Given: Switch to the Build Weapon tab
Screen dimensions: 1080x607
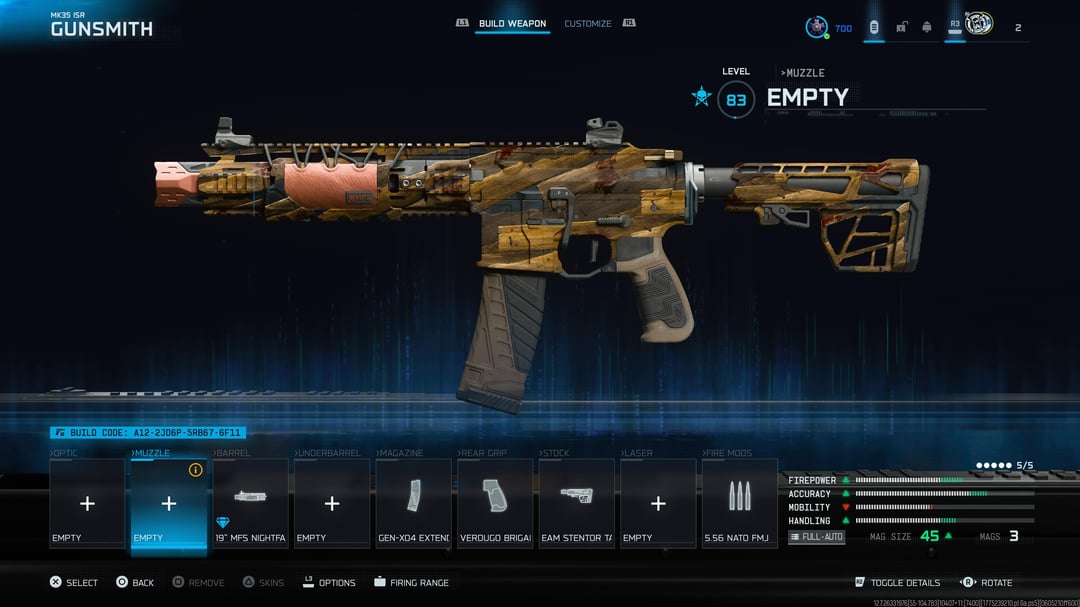Looking at the screenshot, I should (512, 23).
